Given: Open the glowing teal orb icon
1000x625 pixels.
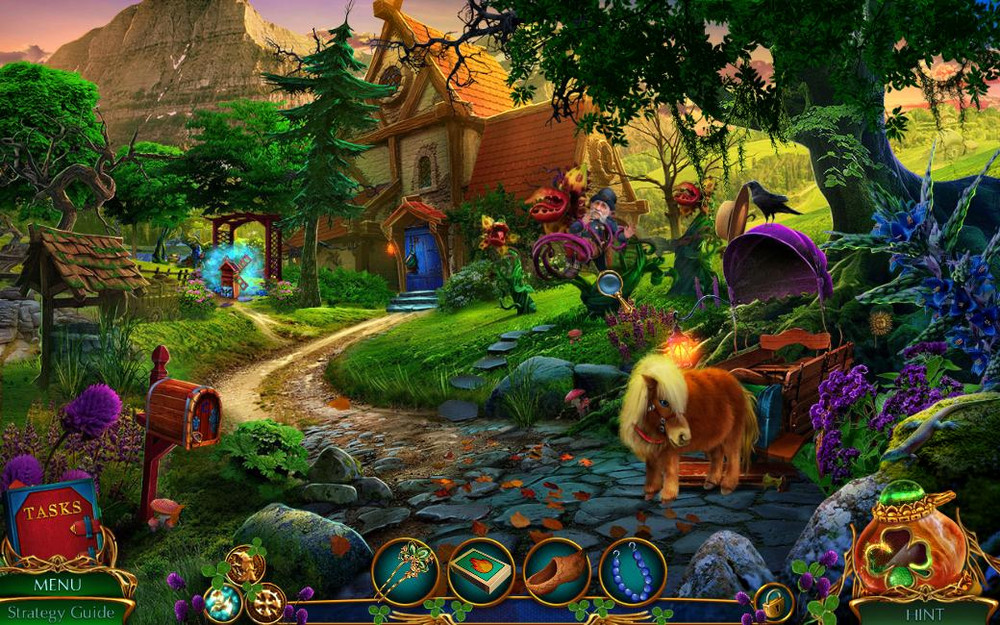Looking at the screenshot, I should pyautogui.click(x=222, y=602).
